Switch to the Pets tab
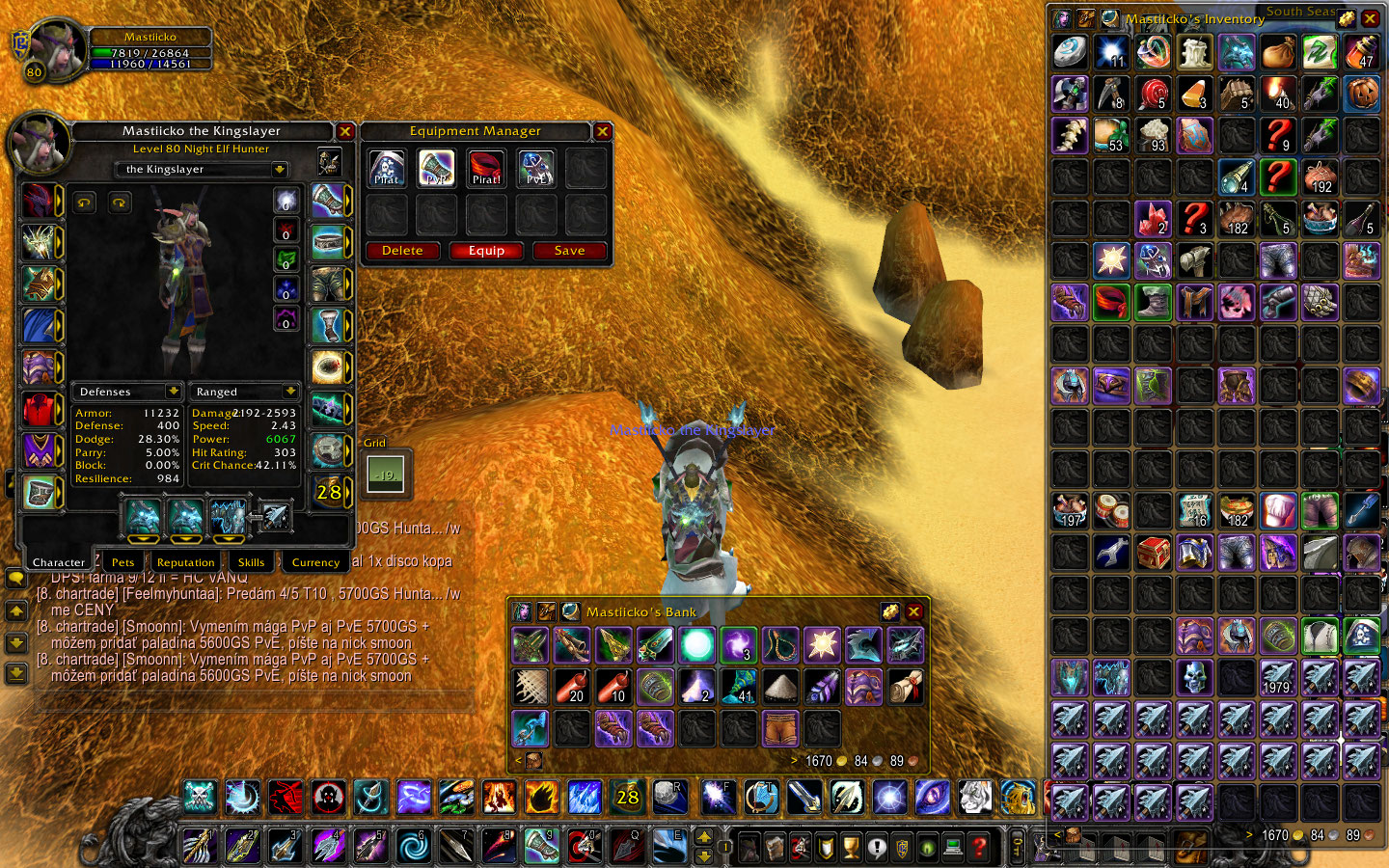The image size is (1389, 868). pos(123,562)
